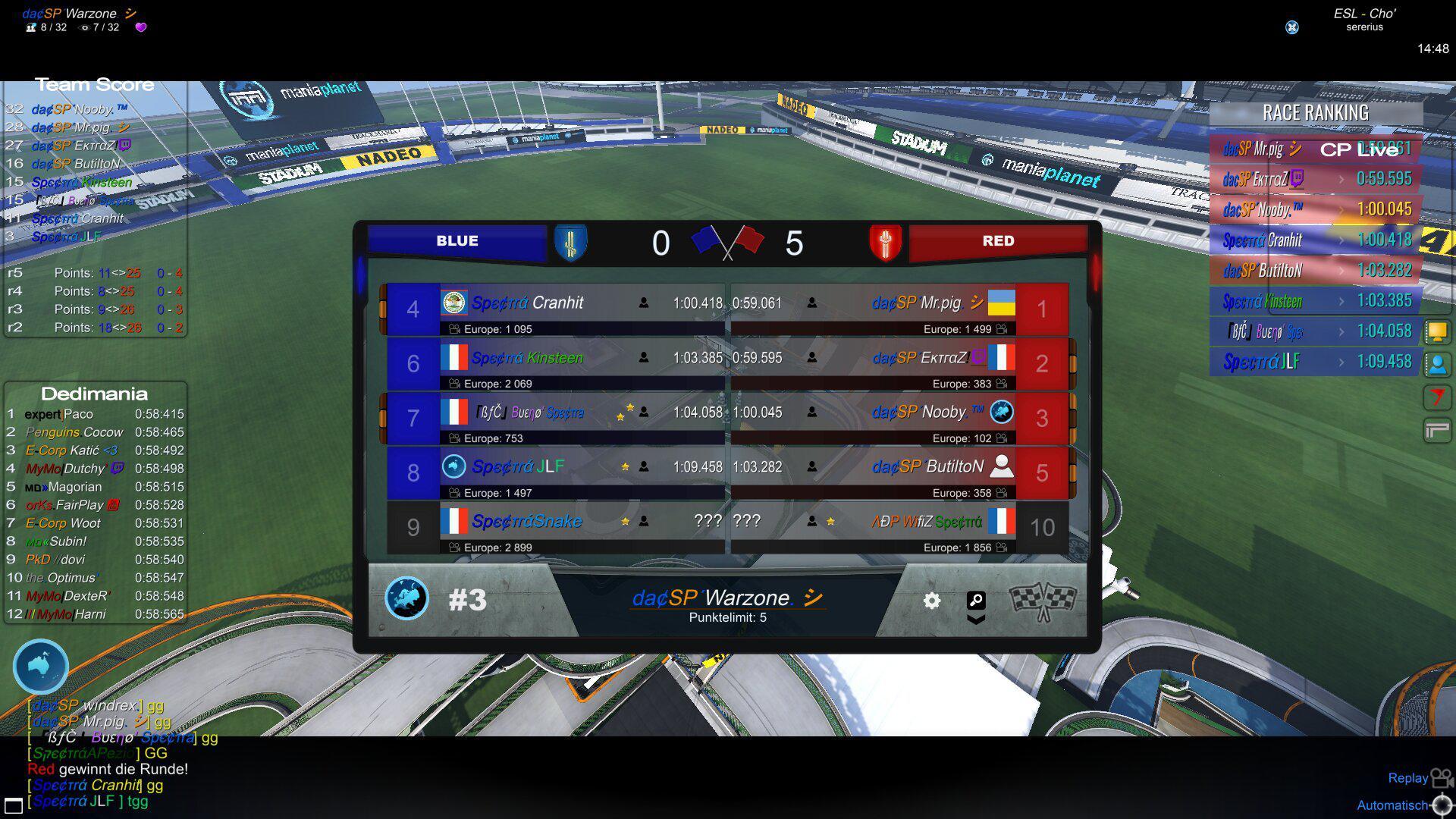Activate the red flag icon button
Image resolution: width=1456 pixels, height=819 pixels.
click(1437, 397)
